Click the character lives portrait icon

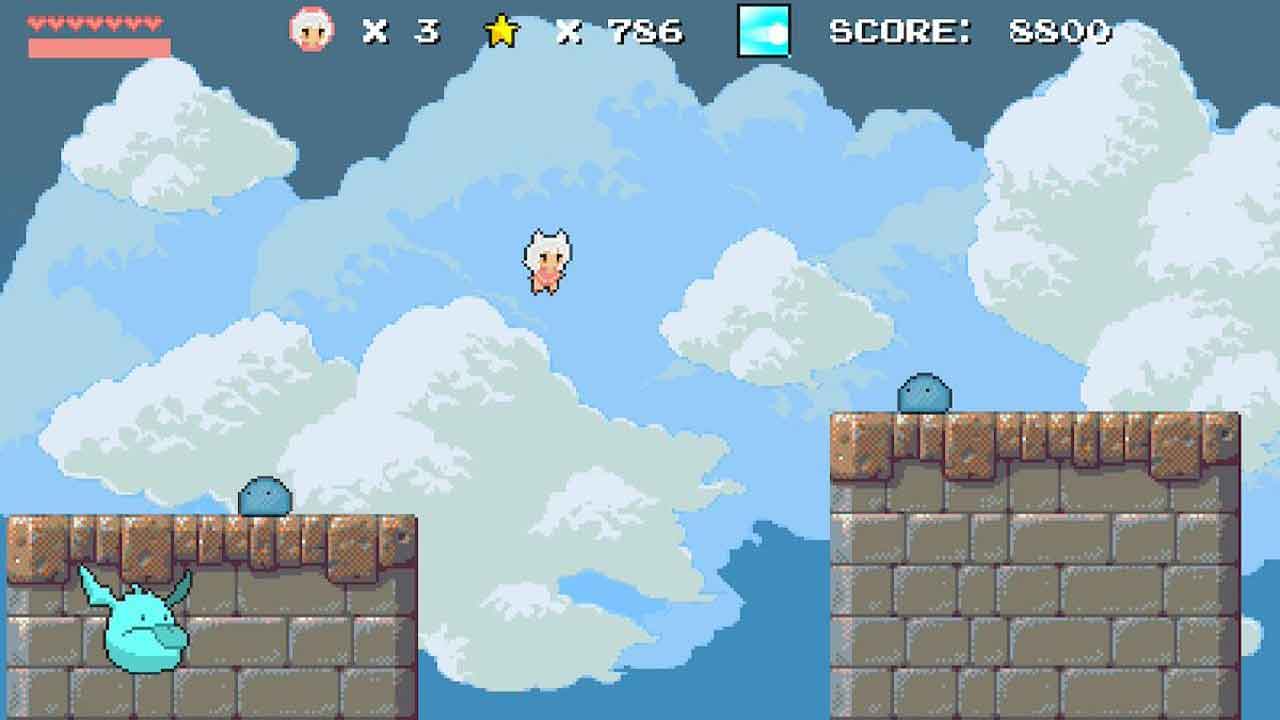coord(310,30)
